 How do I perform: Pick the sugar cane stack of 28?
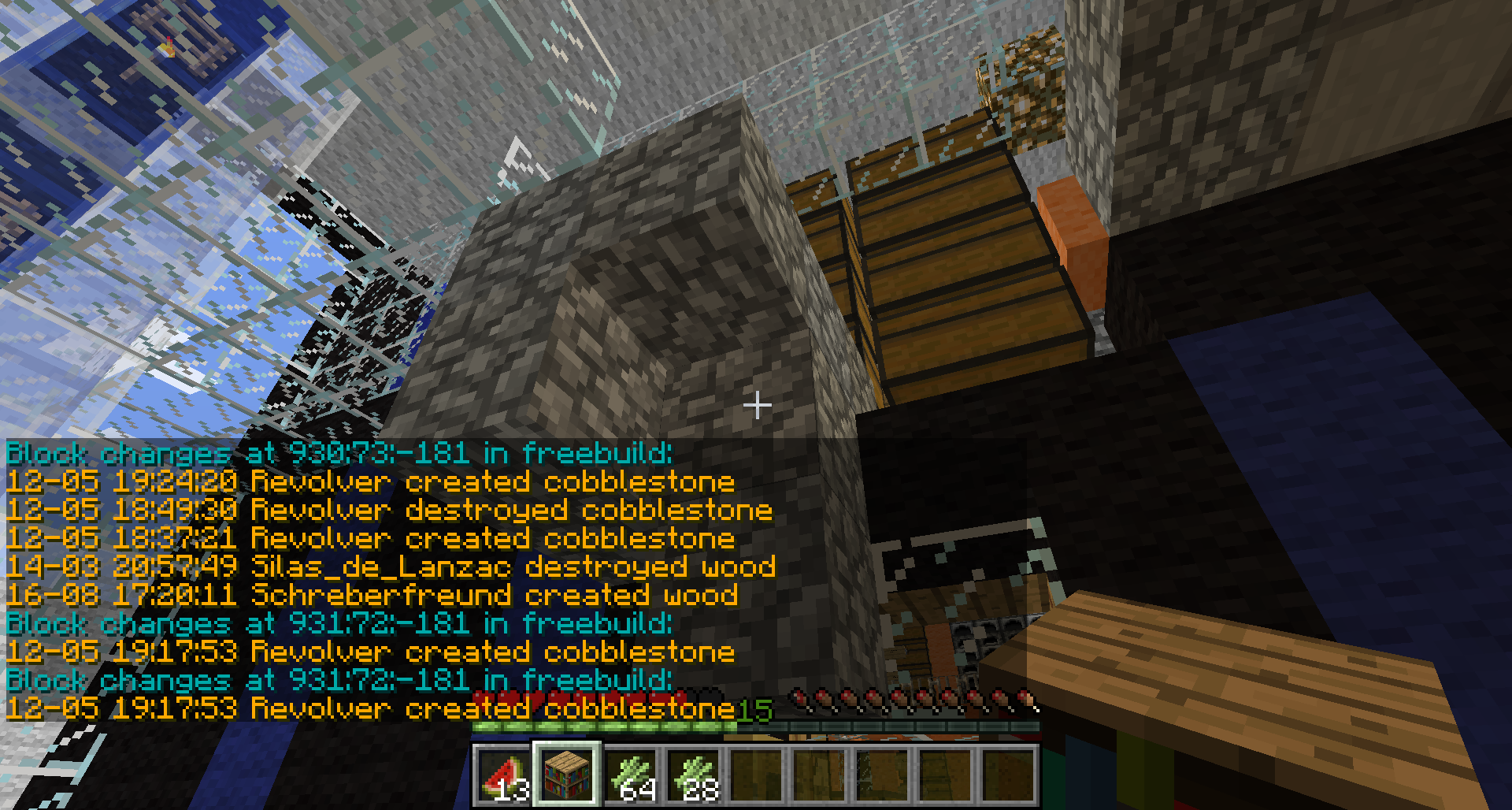click(x=693, y=775)
